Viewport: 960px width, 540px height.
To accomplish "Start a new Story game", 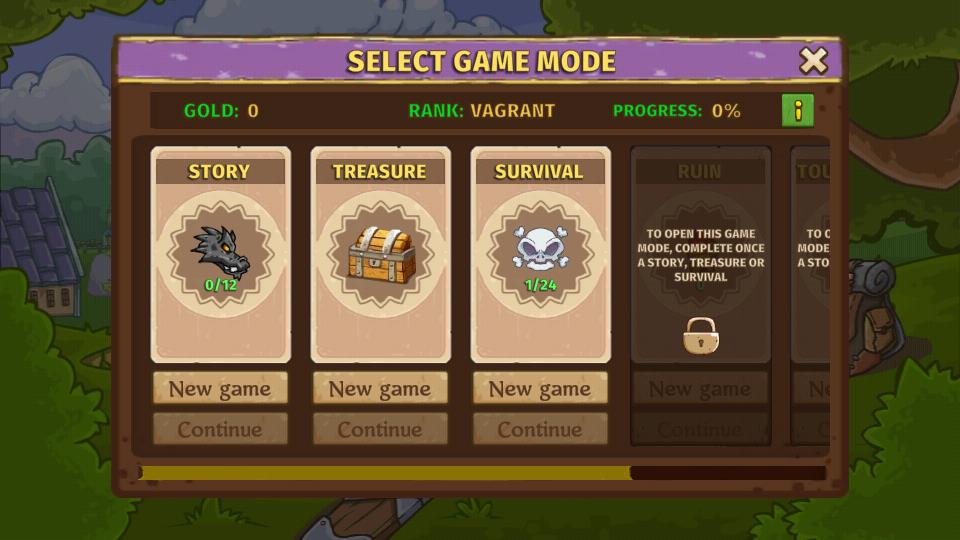I will click(x=220, y=388).
